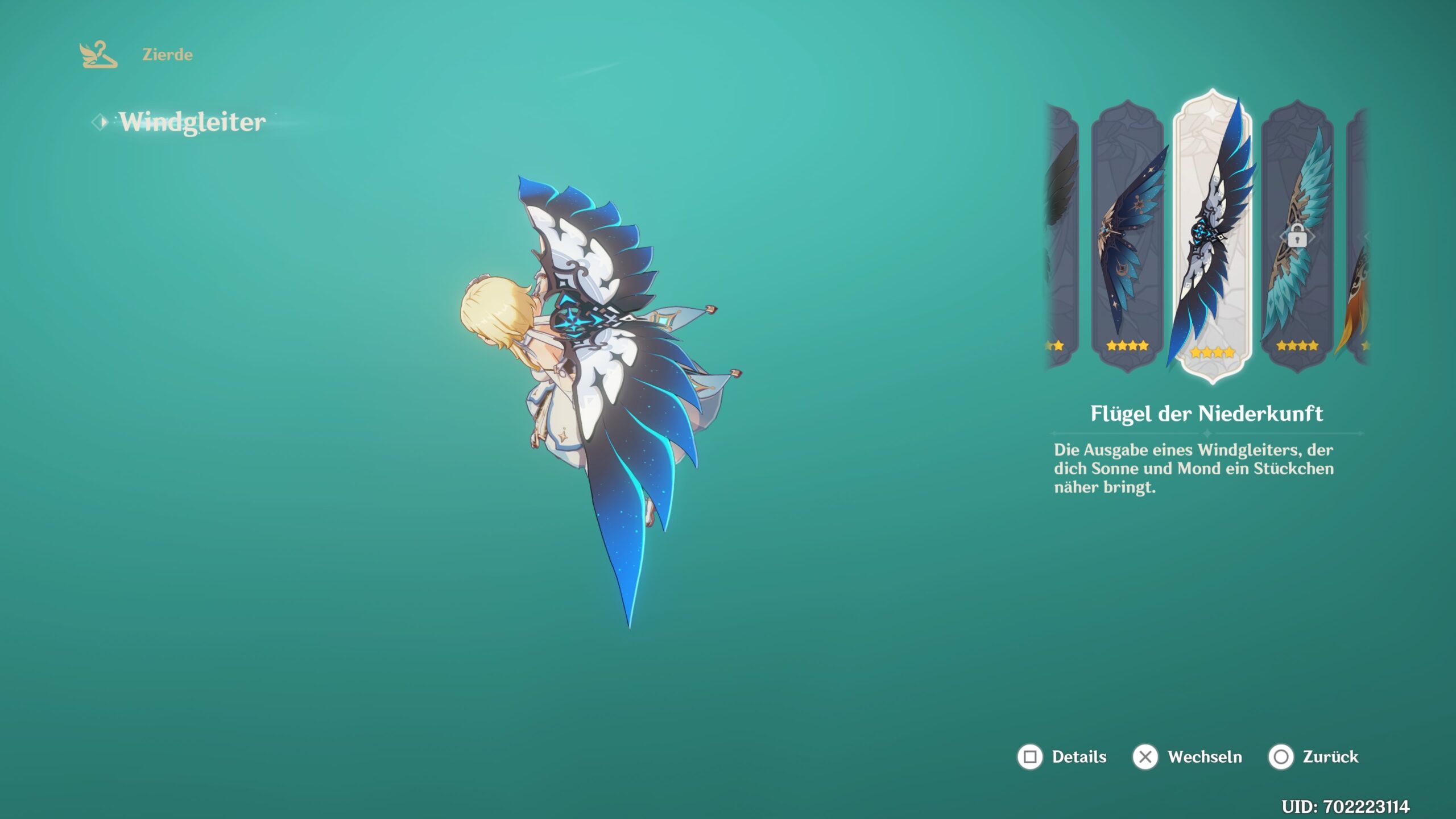Choose the dark starry blue glider card
This screenshot has height=819, width=1456.
point(1127,236)
